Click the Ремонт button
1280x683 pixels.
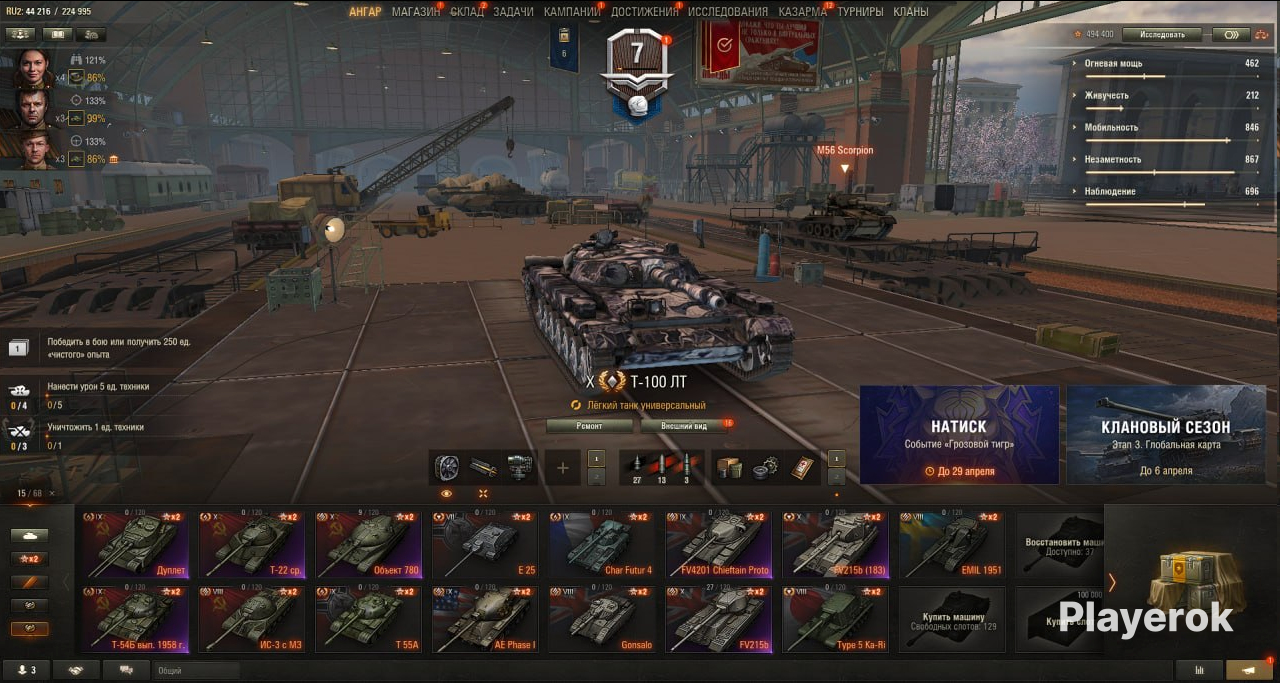click(x=589, y=425)
